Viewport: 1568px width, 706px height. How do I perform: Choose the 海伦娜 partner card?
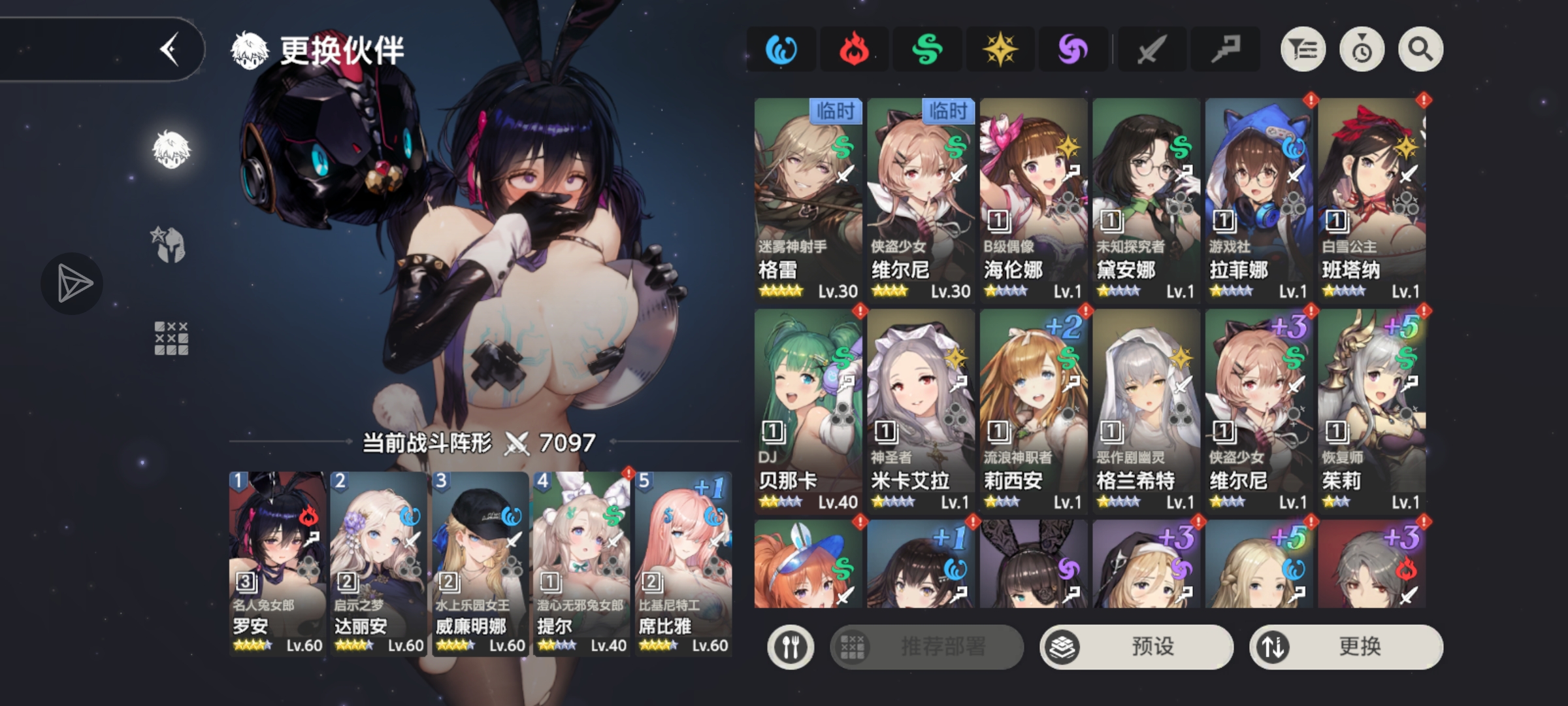pos(1033,199)
